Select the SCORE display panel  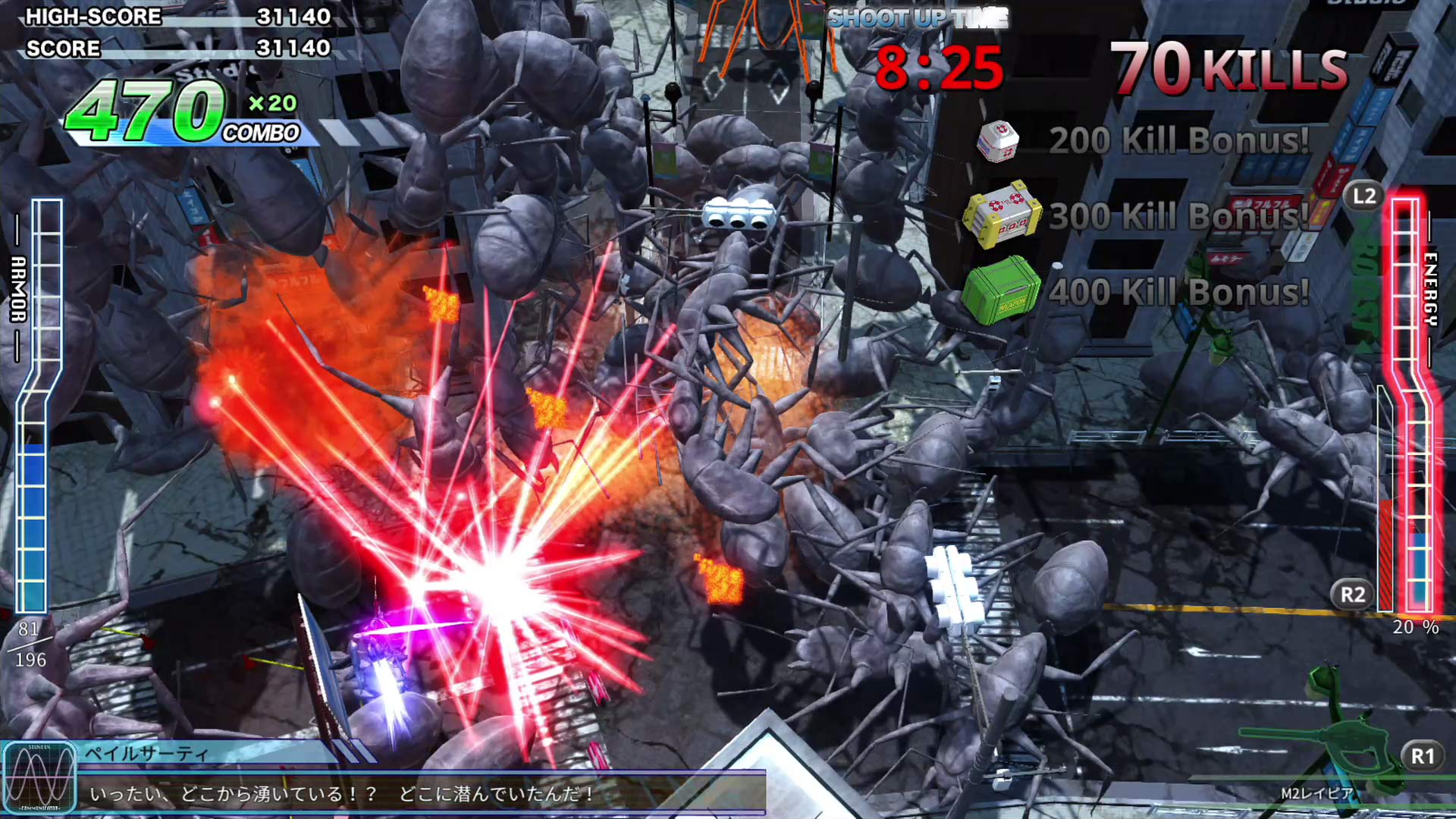click(x=174, y=49)
